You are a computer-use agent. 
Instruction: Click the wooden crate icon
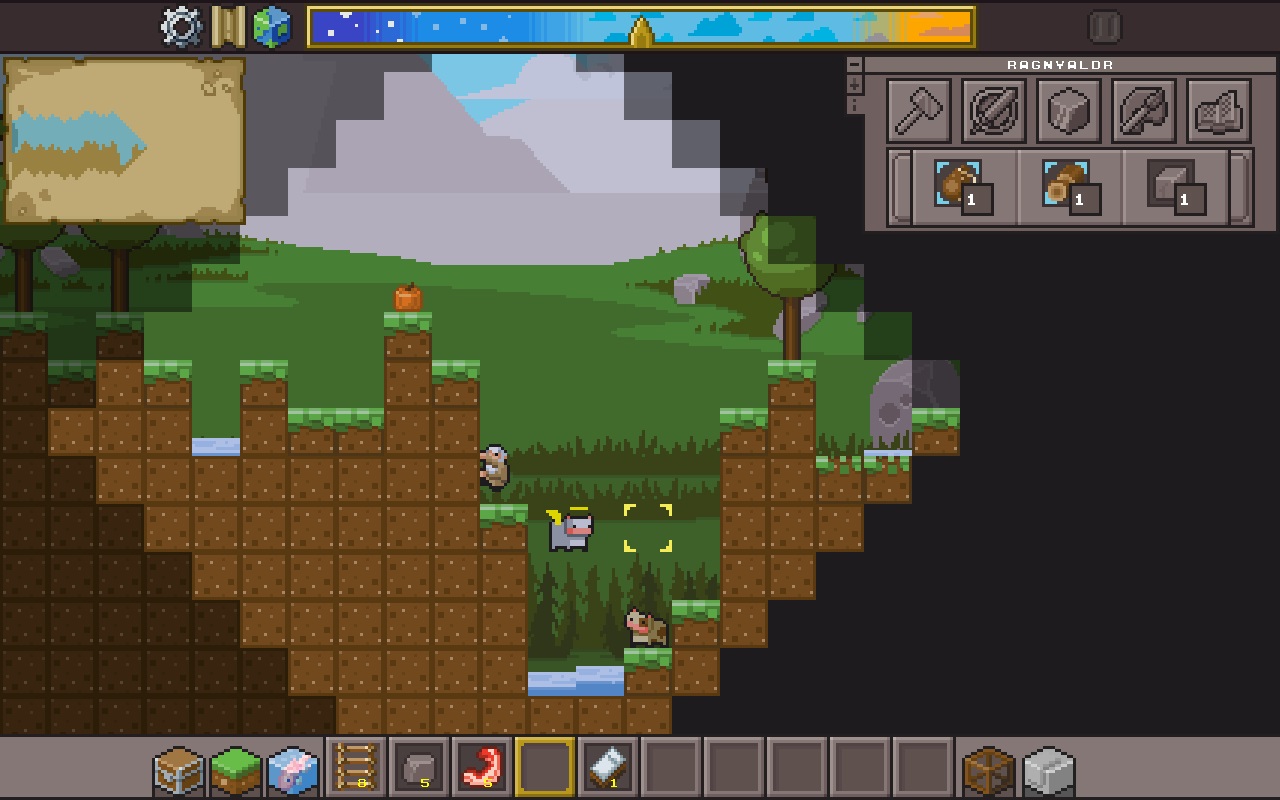[x=989, y=771]
